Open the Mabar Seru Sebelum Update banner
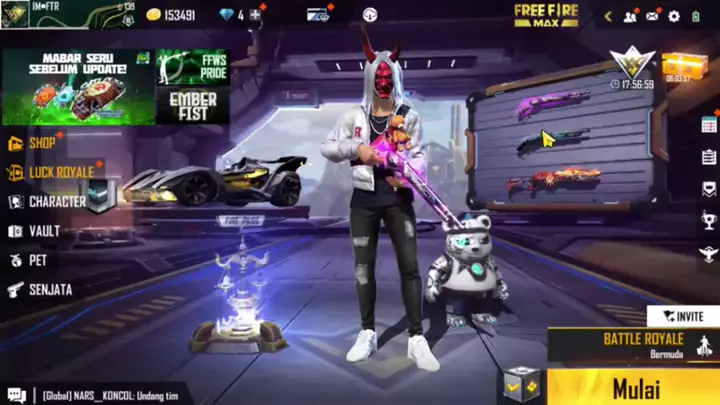This screenshot has width=720, height=405. (77, 86)
